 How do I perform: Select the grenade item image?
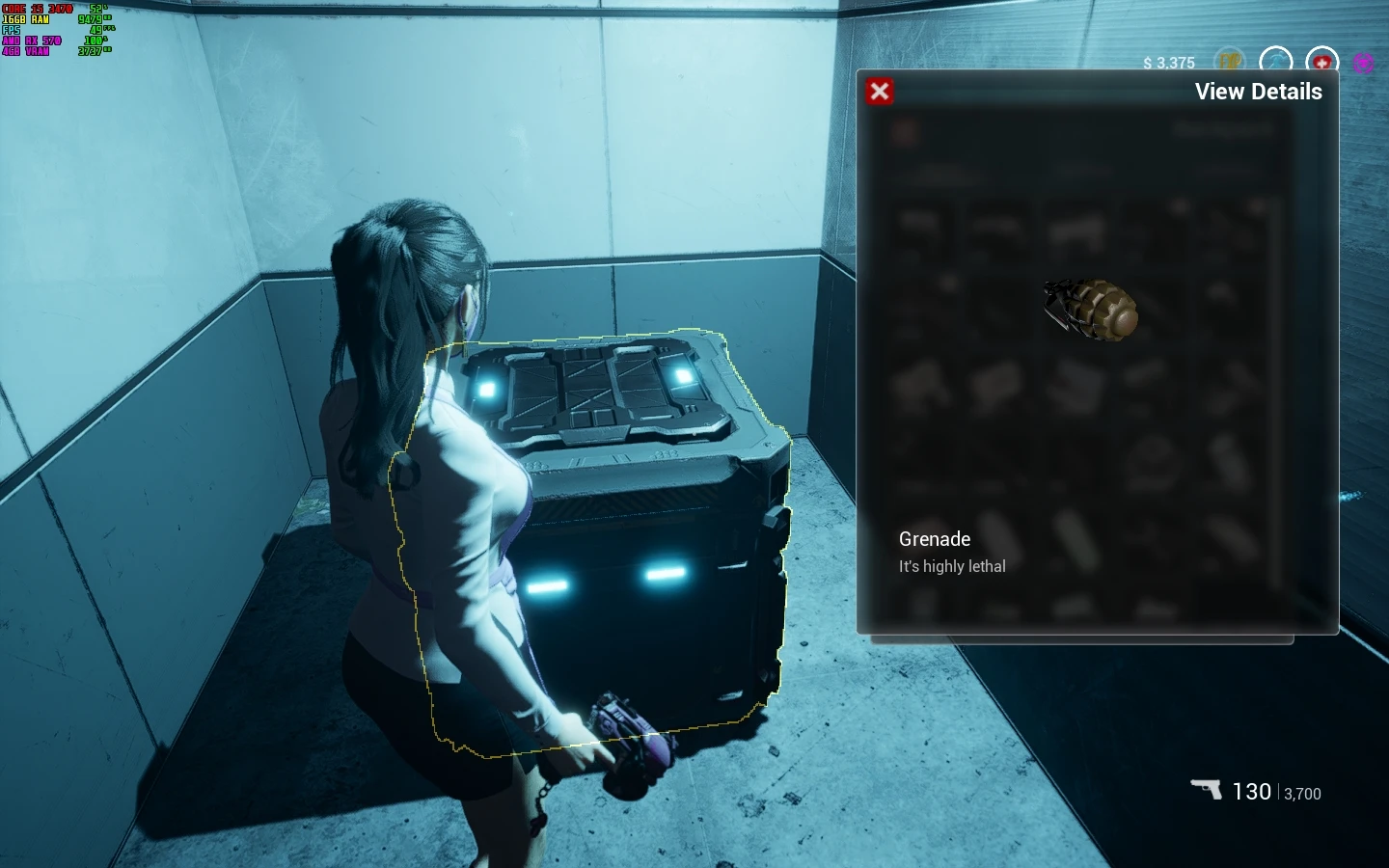1092,309
